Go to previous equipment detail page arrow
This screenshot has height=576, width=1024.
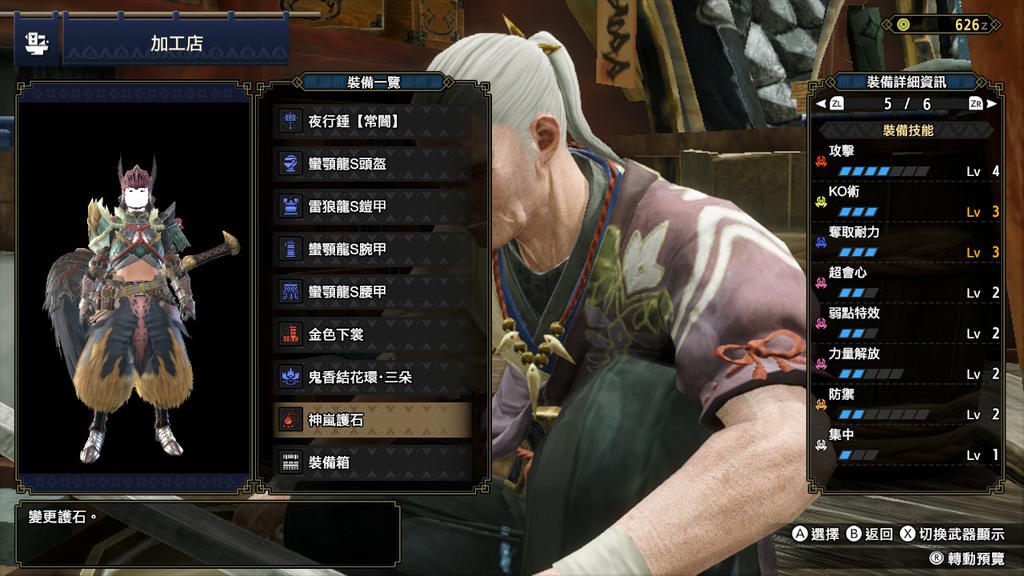click(821, 104)
